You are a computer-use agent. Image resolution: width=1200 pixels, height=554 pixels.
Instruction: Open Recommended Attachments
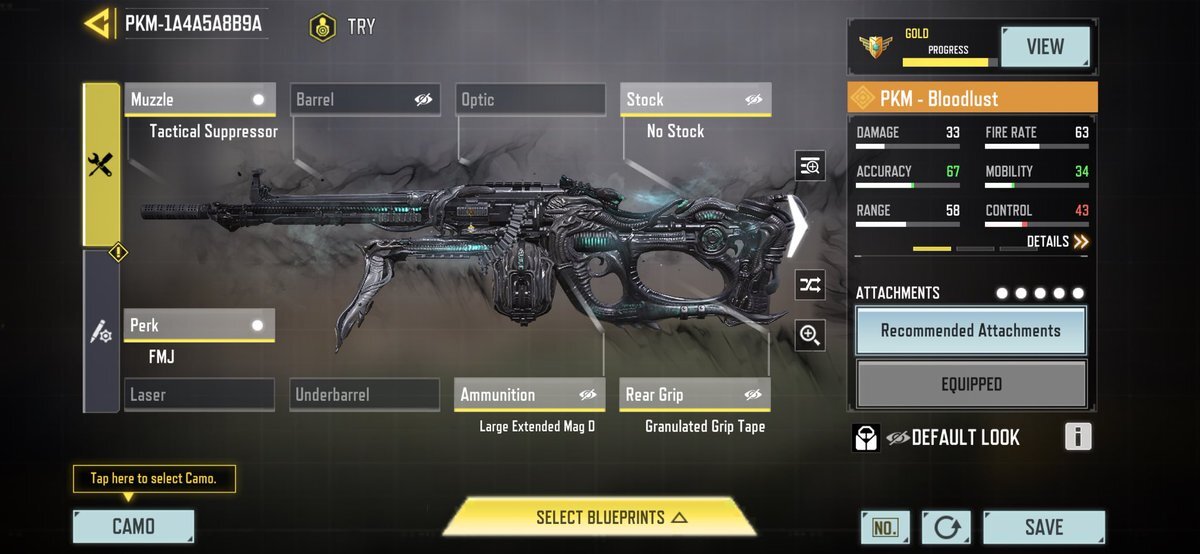970,331
